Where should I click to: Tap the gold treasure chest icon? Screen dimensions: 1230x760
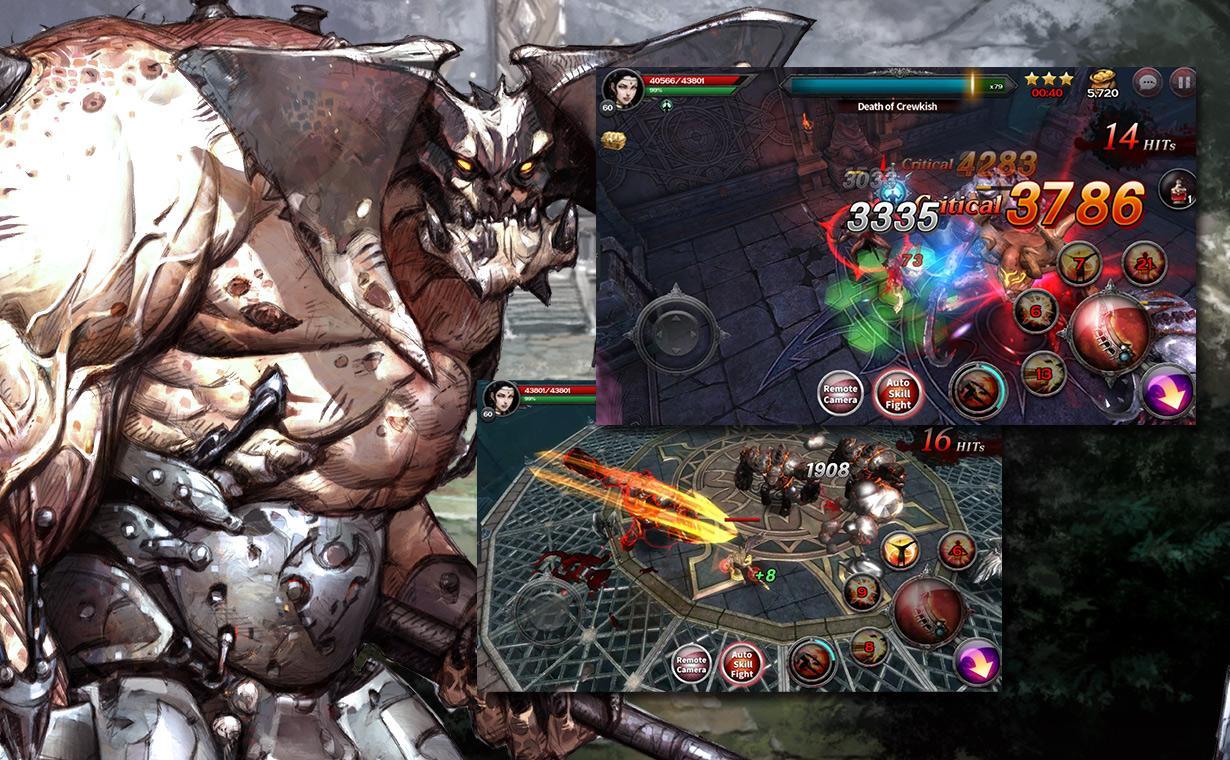(614, 139)
